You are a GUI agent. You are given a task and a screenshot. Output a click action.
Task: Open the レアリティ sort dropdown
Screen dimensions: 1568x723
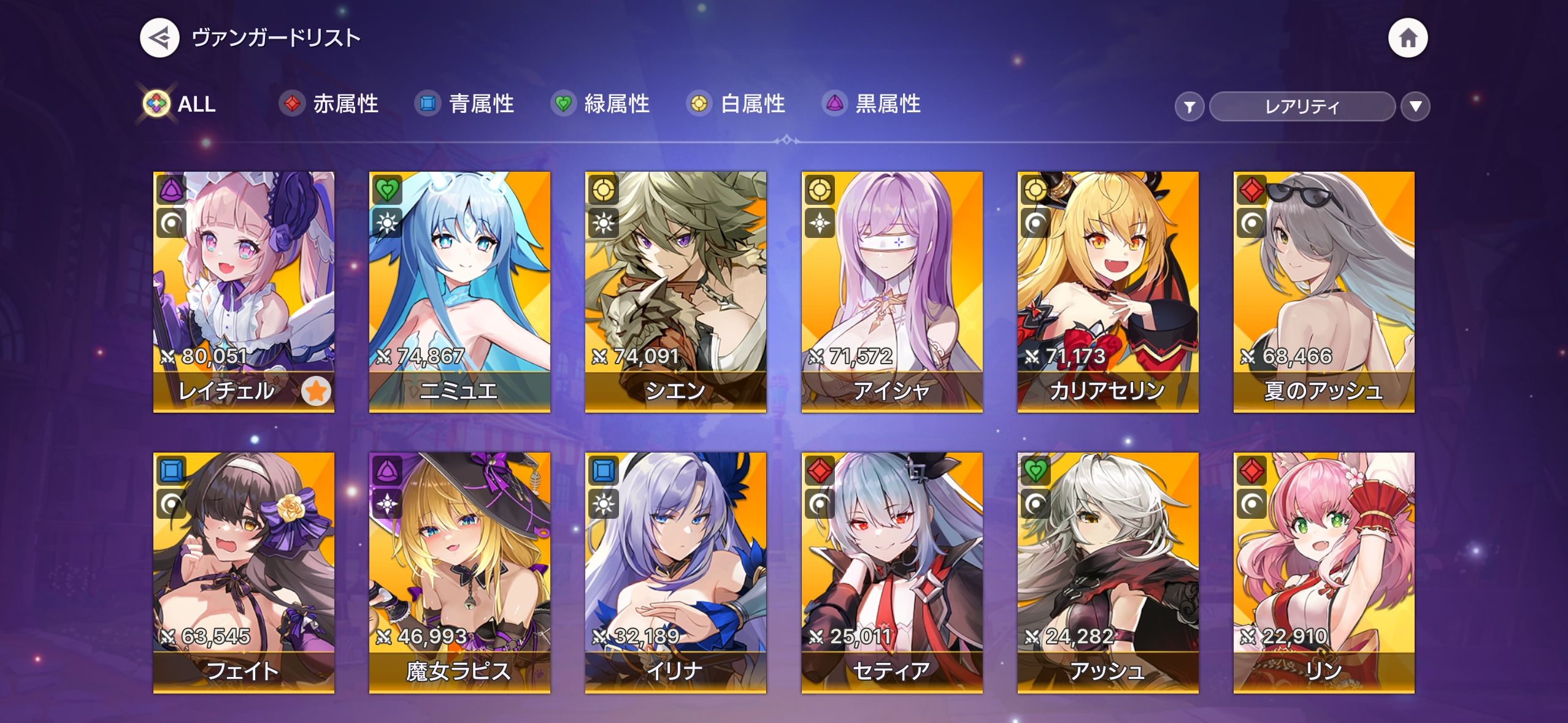click(1302, 107)
